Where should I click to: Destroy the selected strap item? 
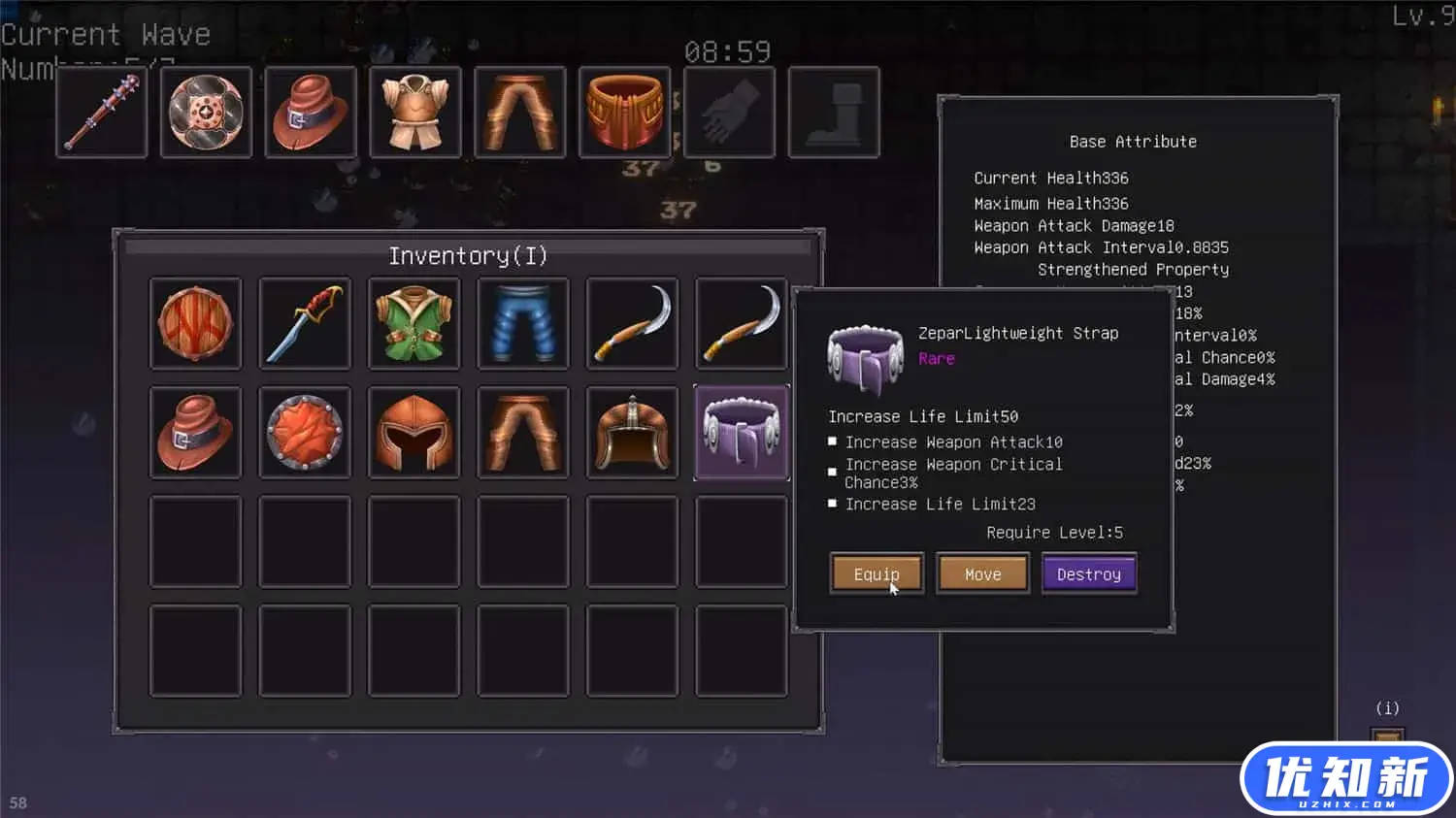(x=1088, y=574)
